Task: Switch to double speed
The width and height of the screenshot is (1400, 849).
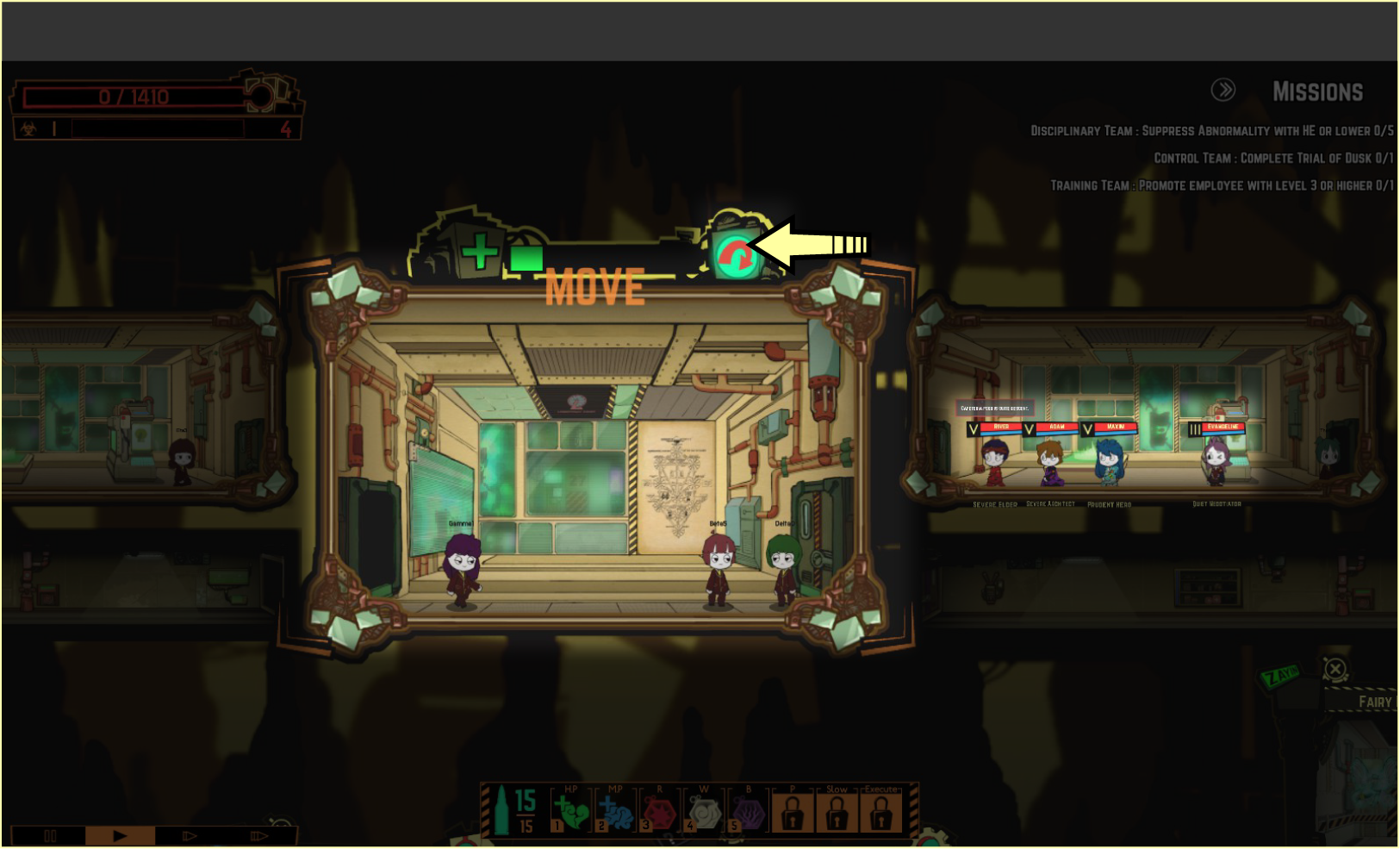Action: (190, 836)
